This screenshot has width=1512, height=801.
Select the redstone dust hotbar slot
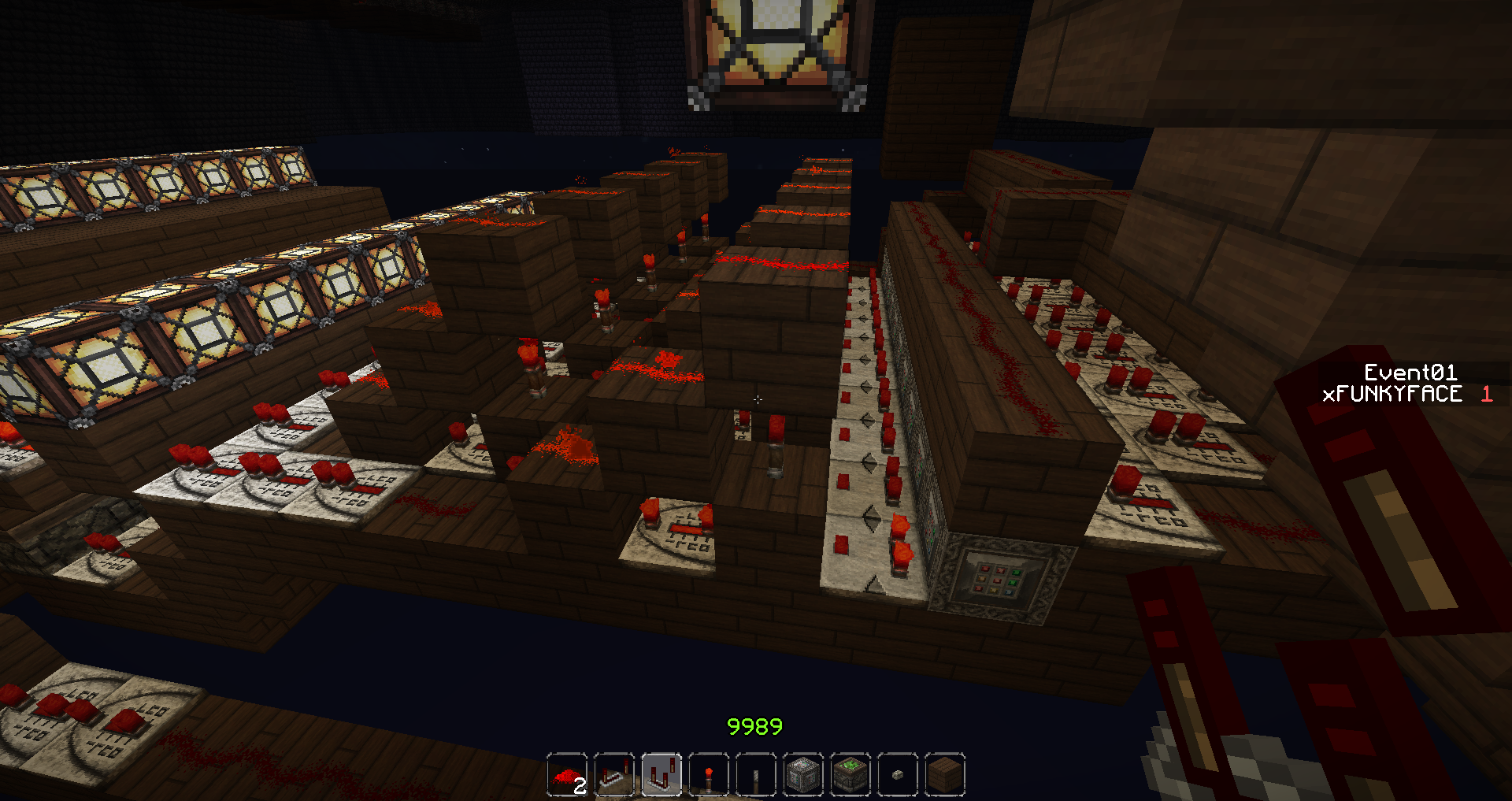[x=567, y=775]
